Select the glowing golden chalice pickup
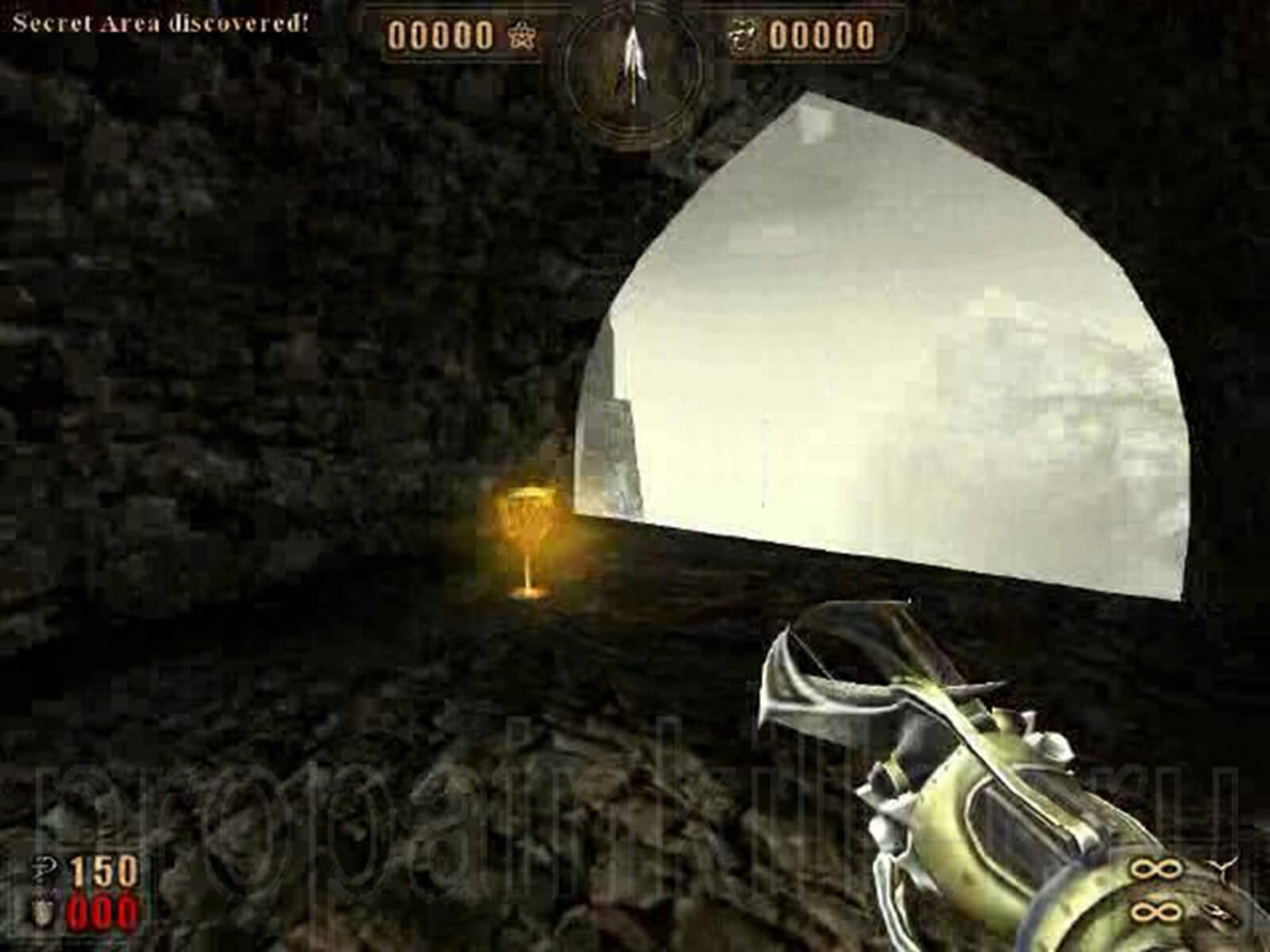 pyautogui.click(x=528, y=539)
